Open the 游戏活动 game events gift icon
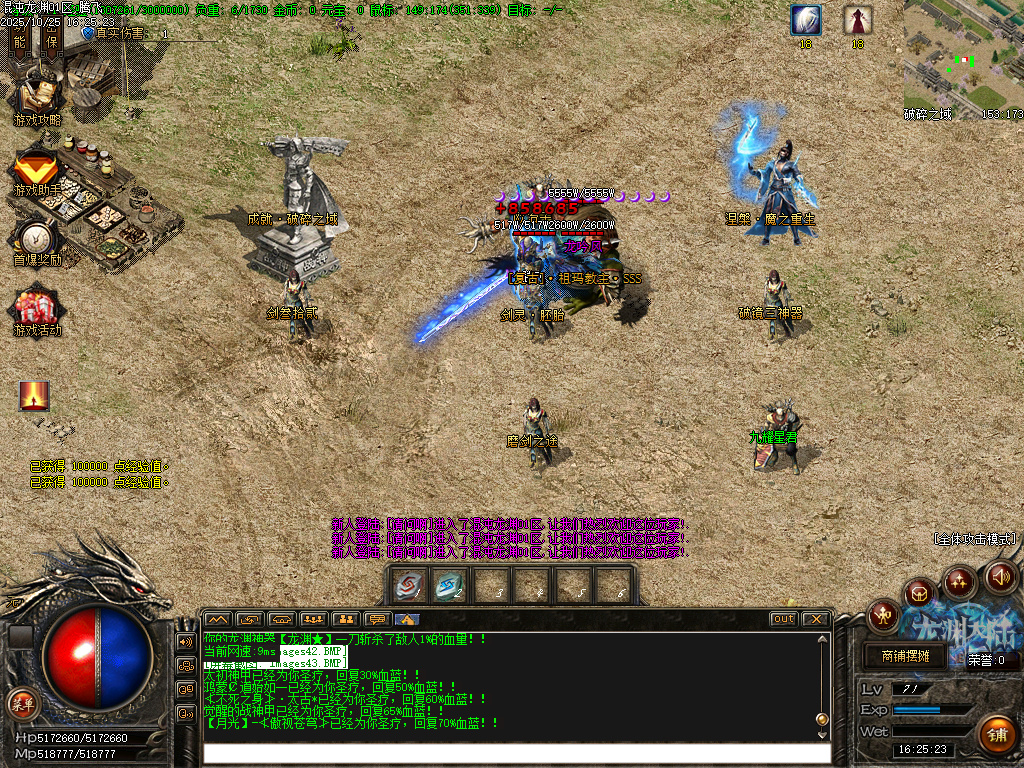 (37, 310)
